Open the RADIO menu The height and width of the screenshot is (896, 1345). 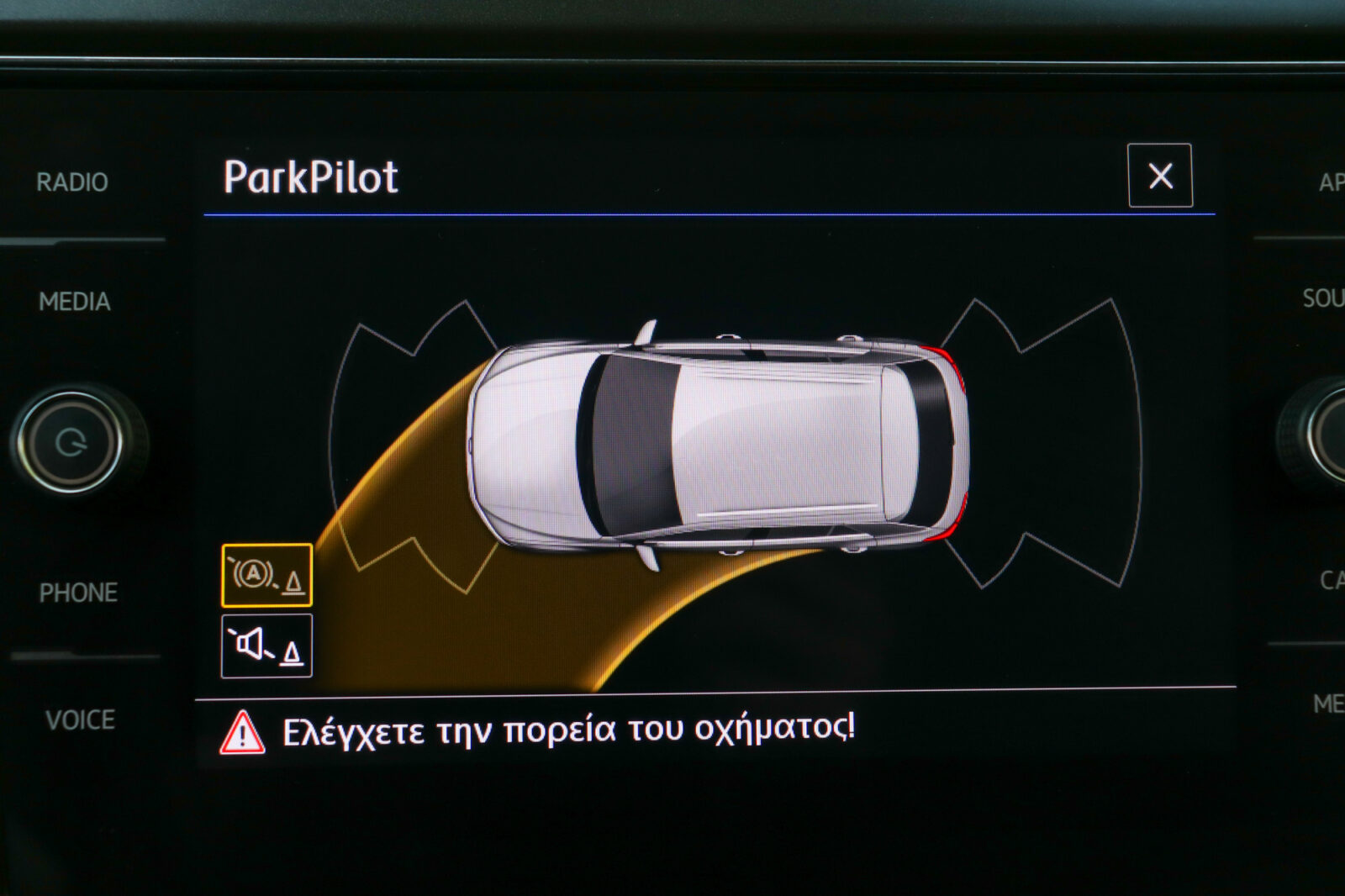tap(72, 182)
